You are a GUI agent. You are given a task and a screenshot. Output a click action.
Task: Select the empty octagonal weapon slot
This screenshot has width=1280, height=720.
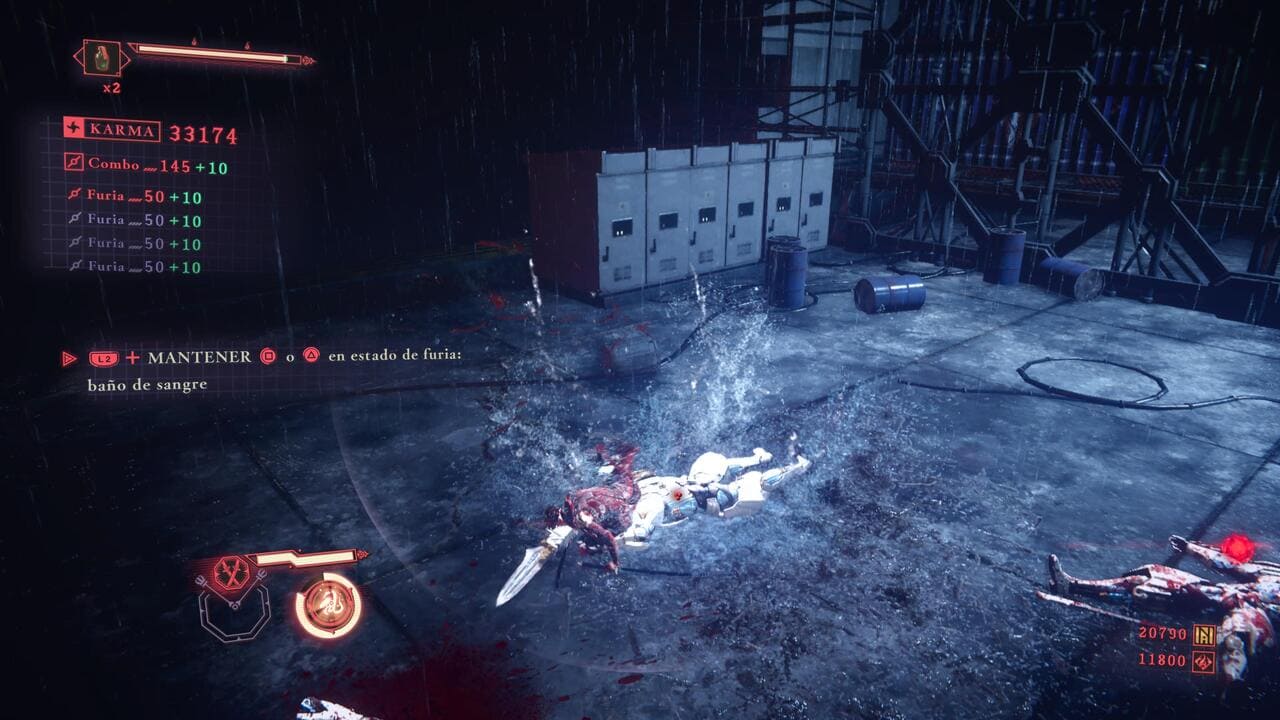point(234,614)
